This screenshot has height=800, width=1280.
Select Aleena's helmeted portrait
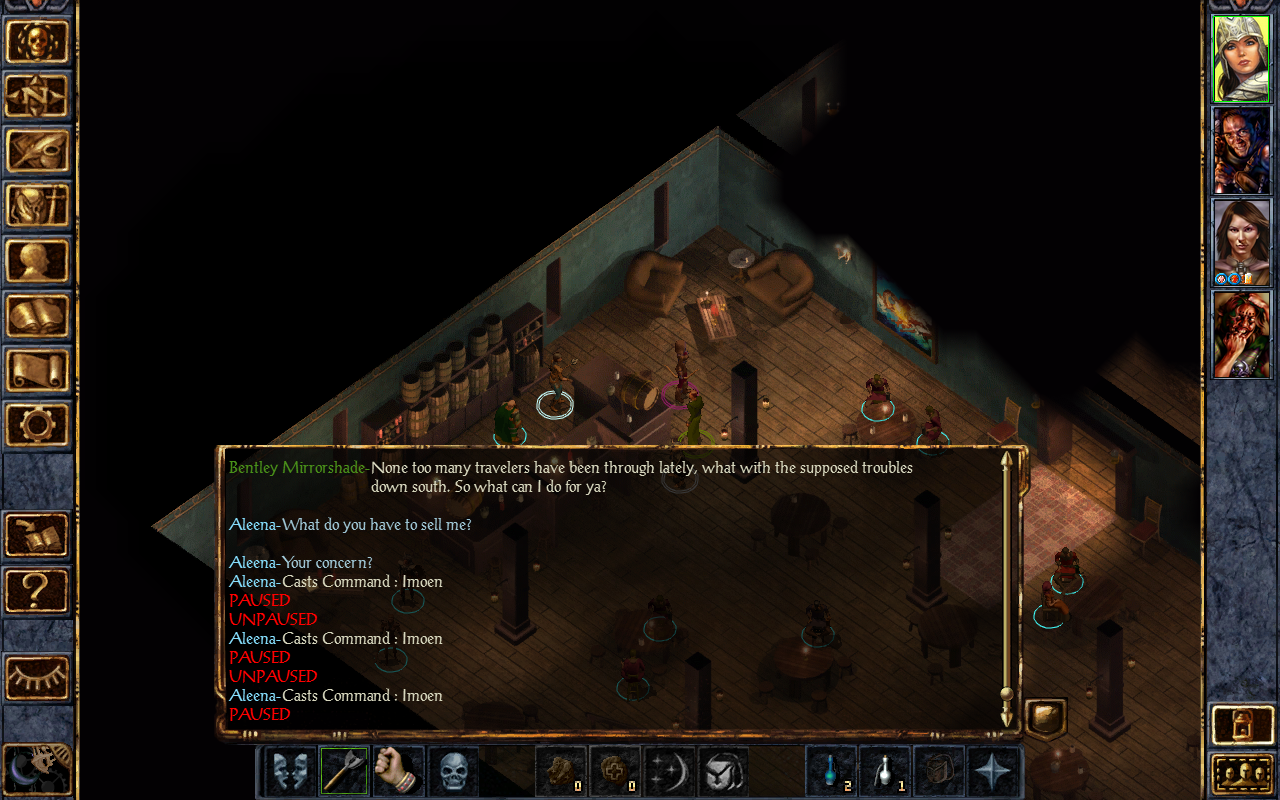(1241, 59)
